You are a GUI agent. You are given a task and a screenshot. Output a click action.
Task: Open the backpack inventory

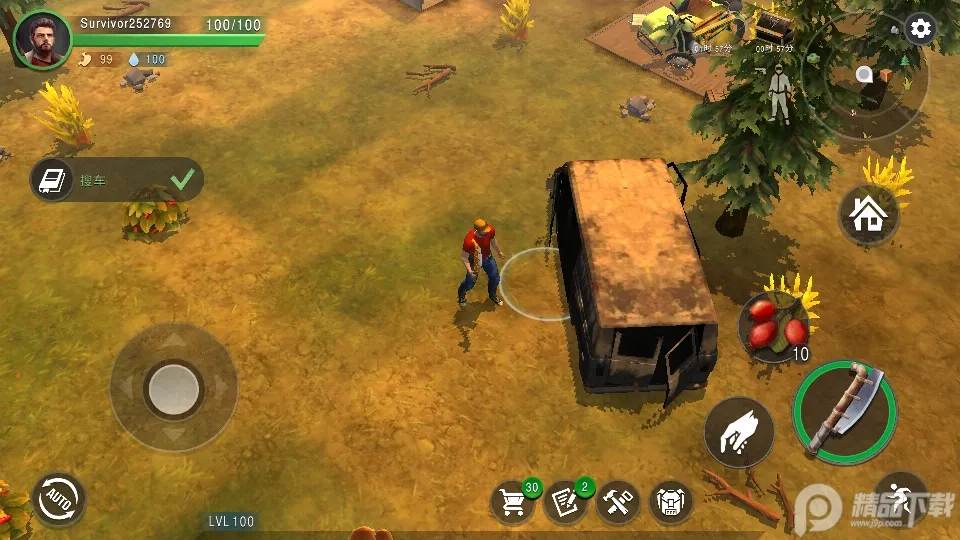point(671,501)
